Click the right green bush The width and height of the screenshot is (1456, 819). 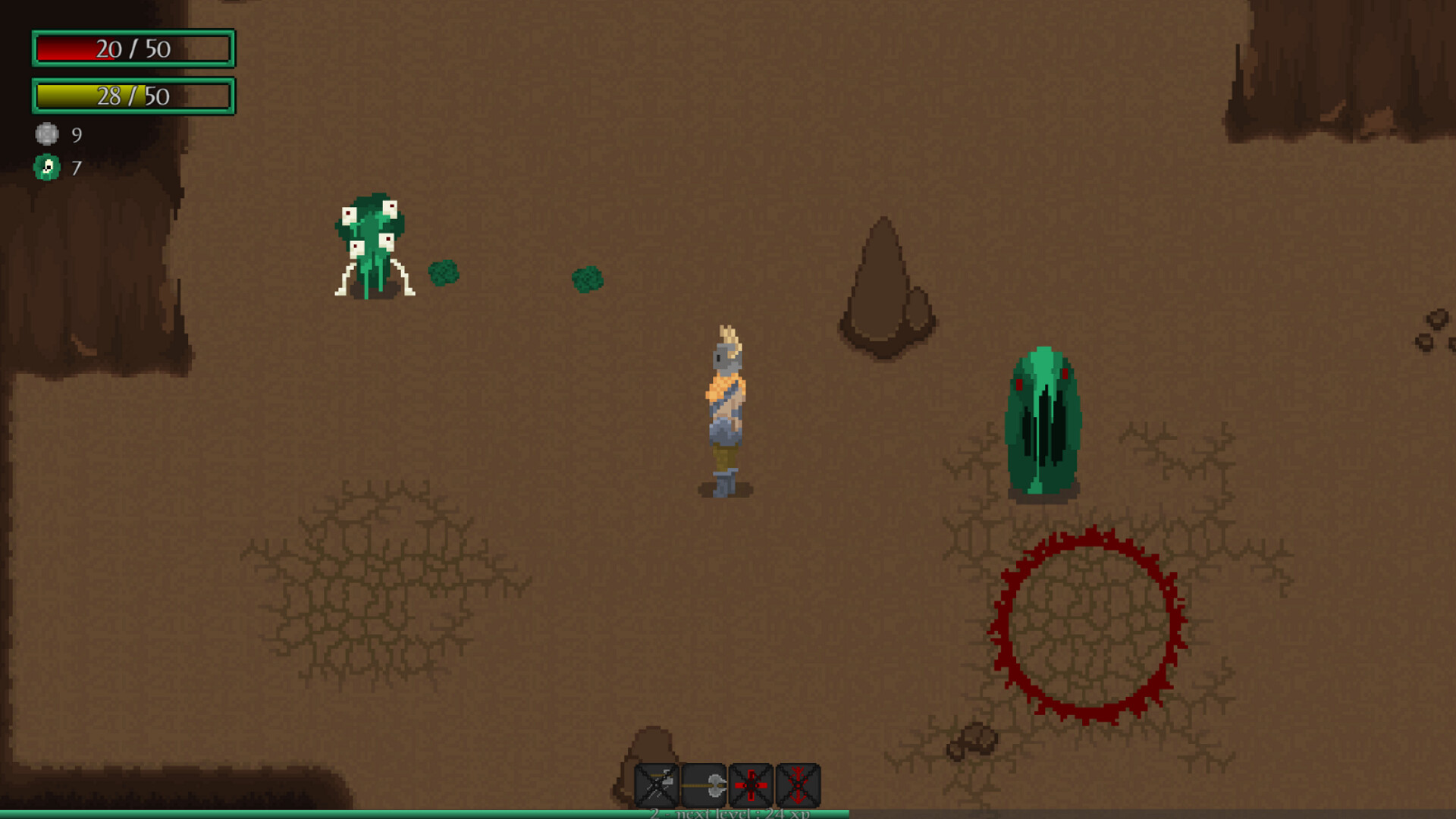pyautogui.click(x=585, y=281)
